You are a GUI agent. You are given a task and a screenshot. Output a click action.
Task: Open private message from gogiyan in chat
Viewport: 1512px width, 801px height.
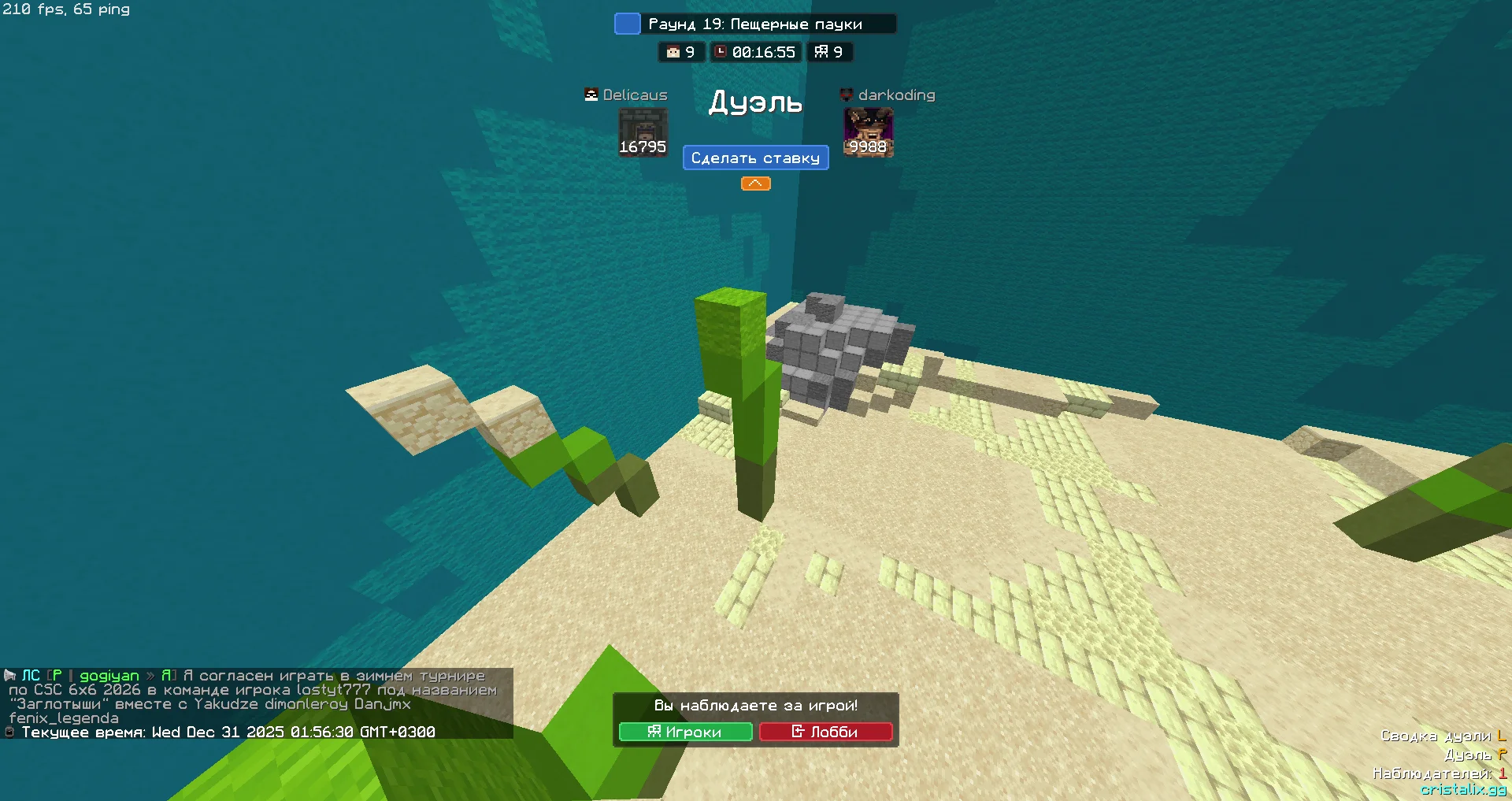tap(109, 676)
